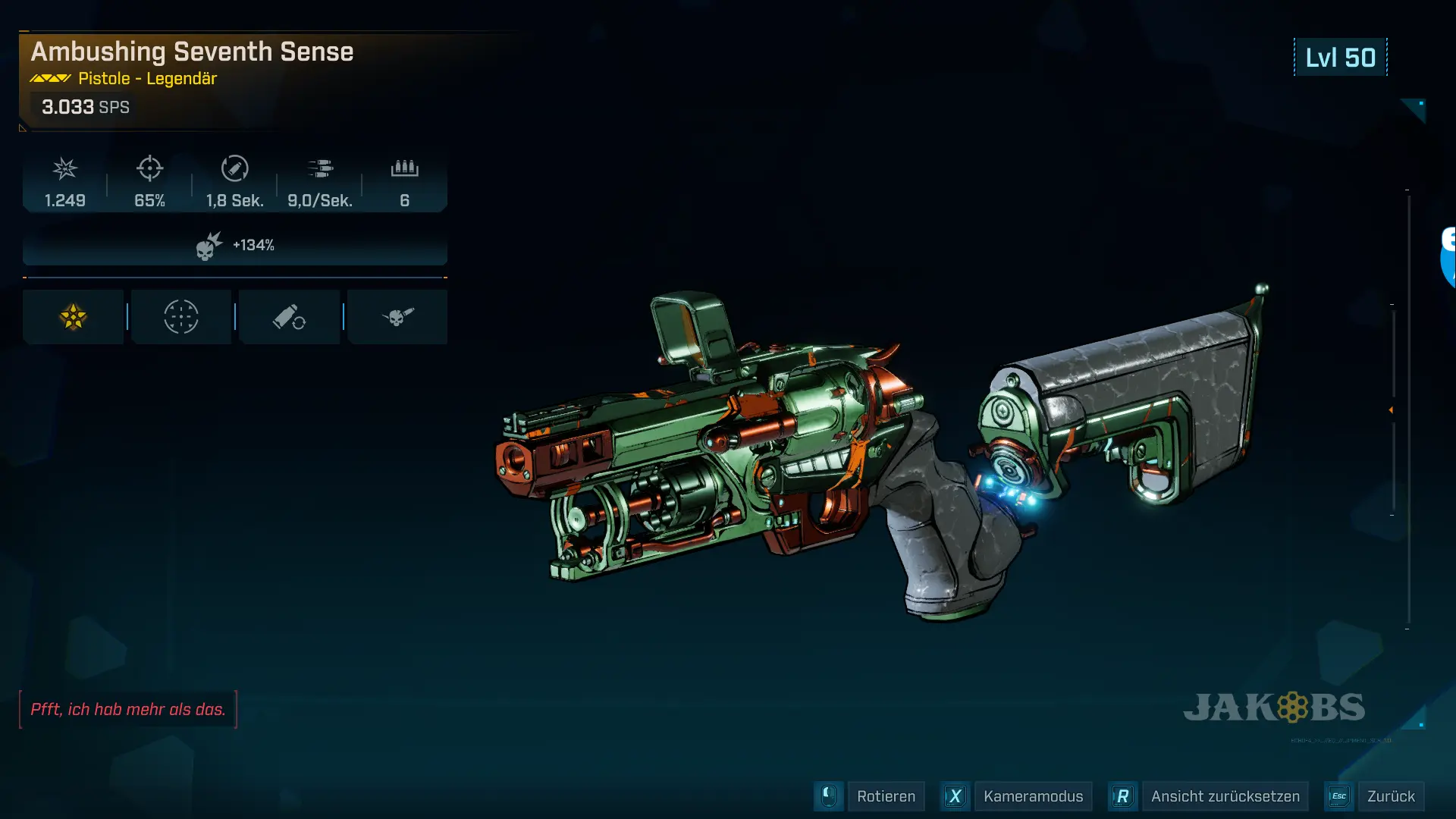The image size is (1456, 819).
Task: Choose the Rotieren control
Action: [x=885, y=796]
